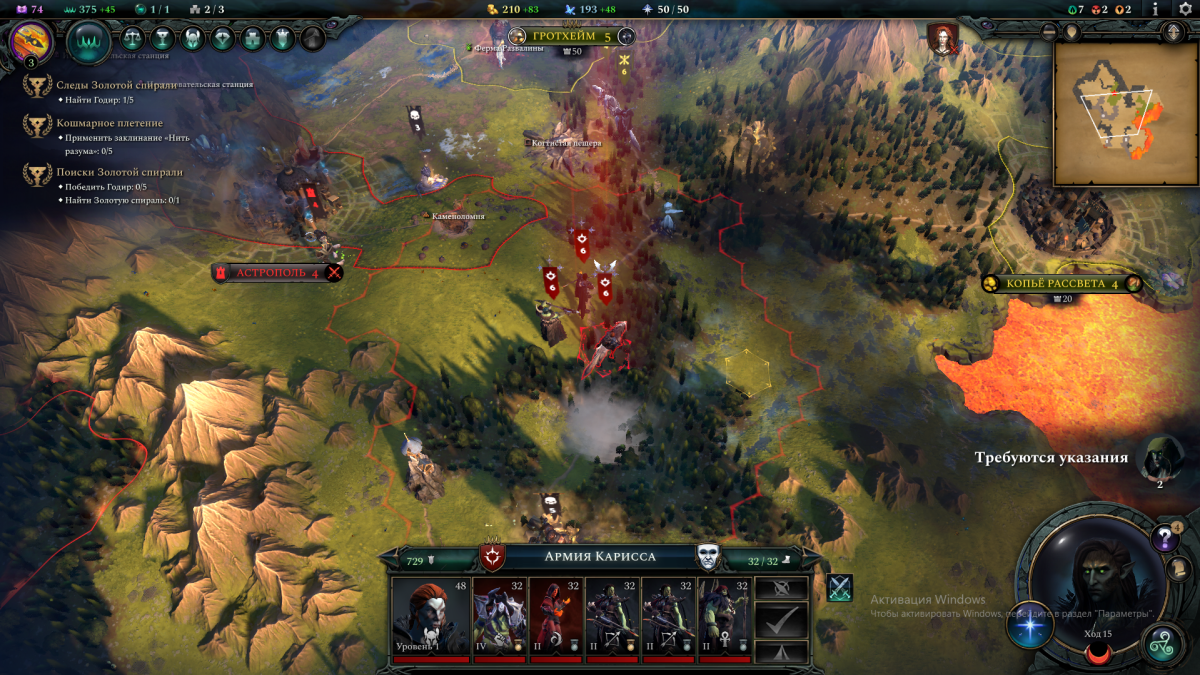Click the tent army button

tap(780, 651)
